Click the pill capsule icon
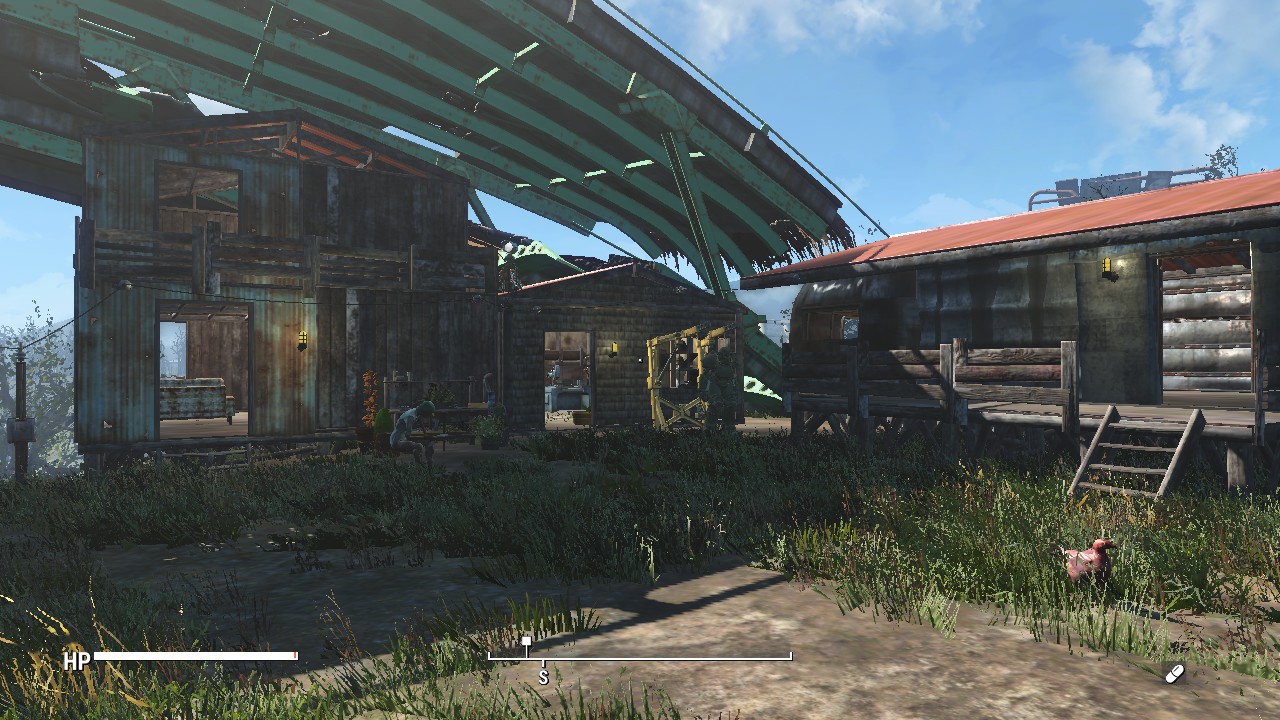Image resolution: width=1280 pixels, height=720 pixels. tap(1174, 673)
